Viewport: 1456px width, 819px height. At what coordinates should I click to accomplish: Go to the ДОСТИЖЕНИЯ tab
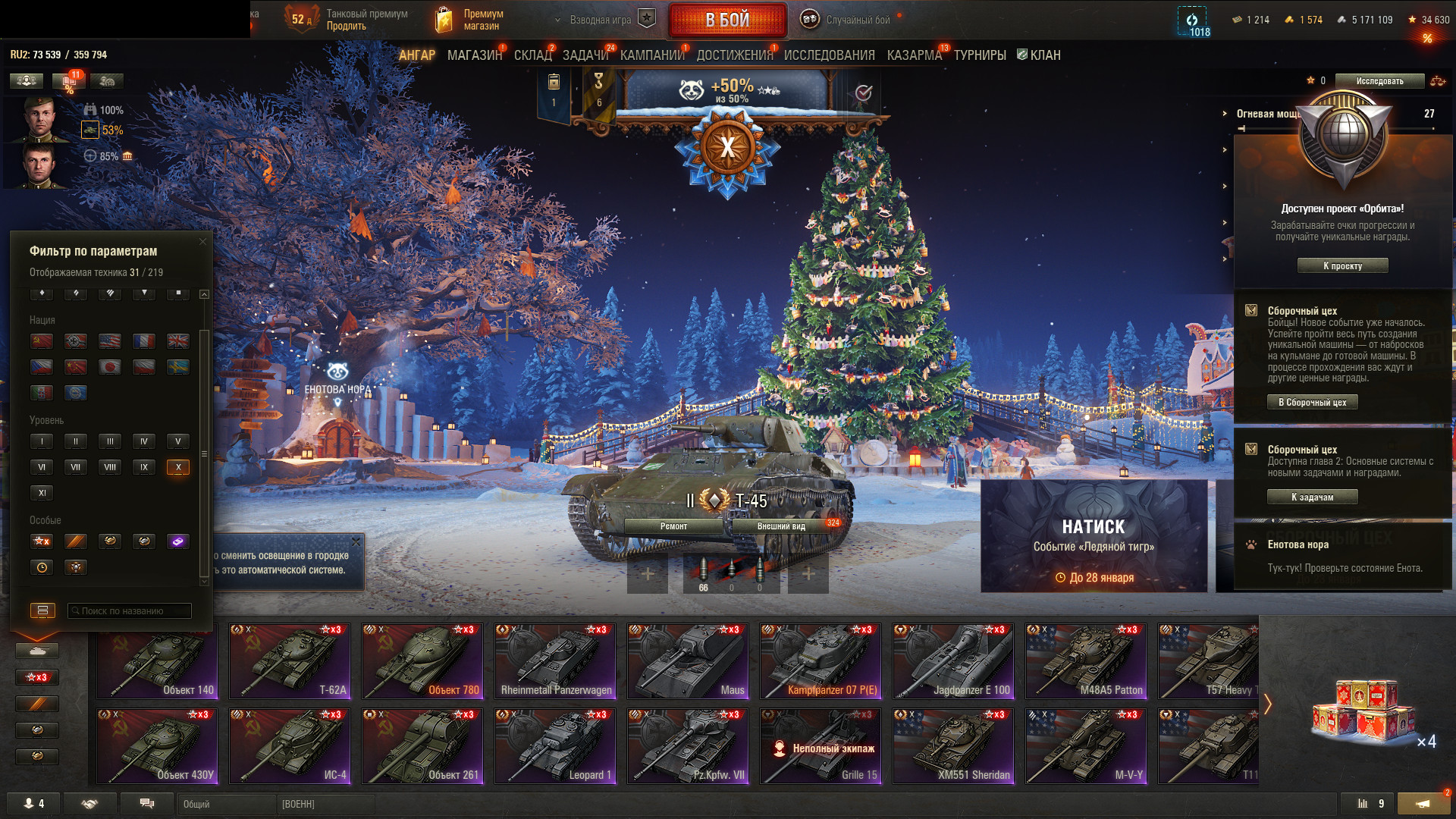(734, 55)
